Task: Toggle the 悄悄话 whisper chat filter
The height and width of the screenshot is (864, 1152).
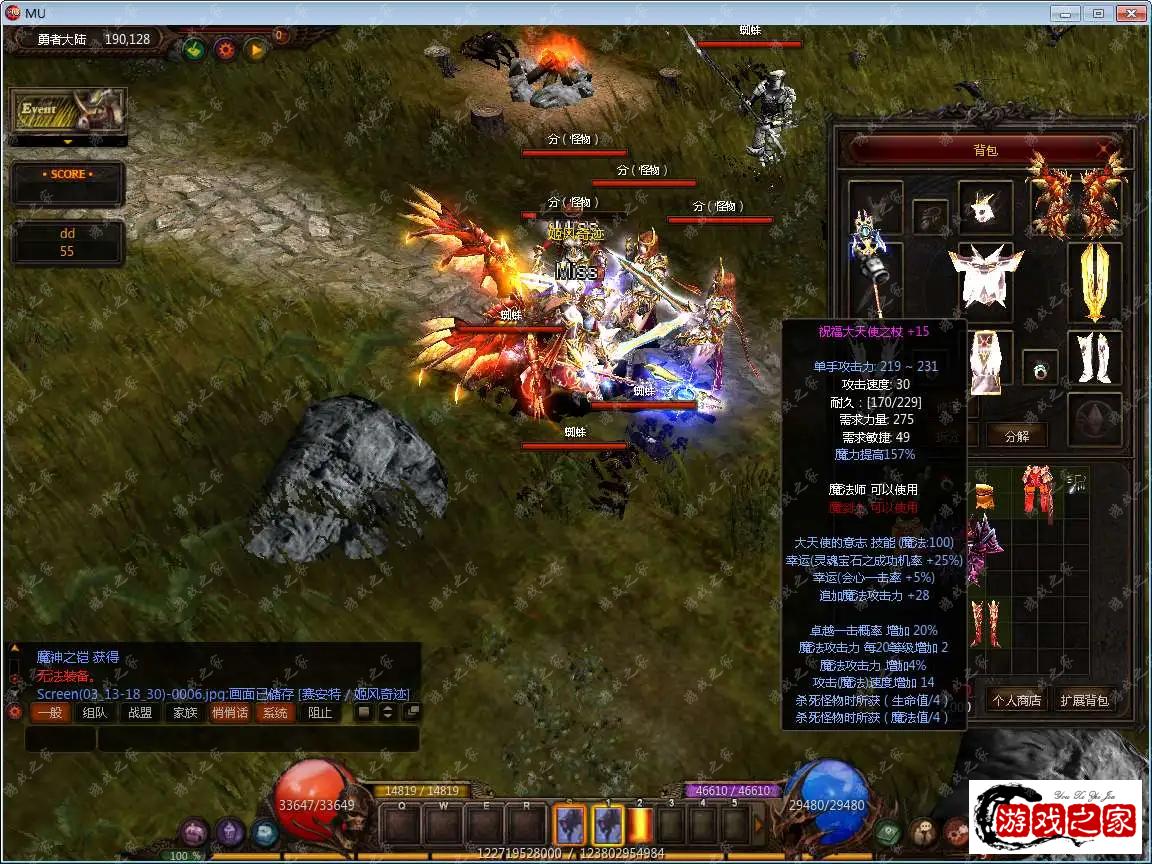Action: pyautogui.click(x=230, y=713)
